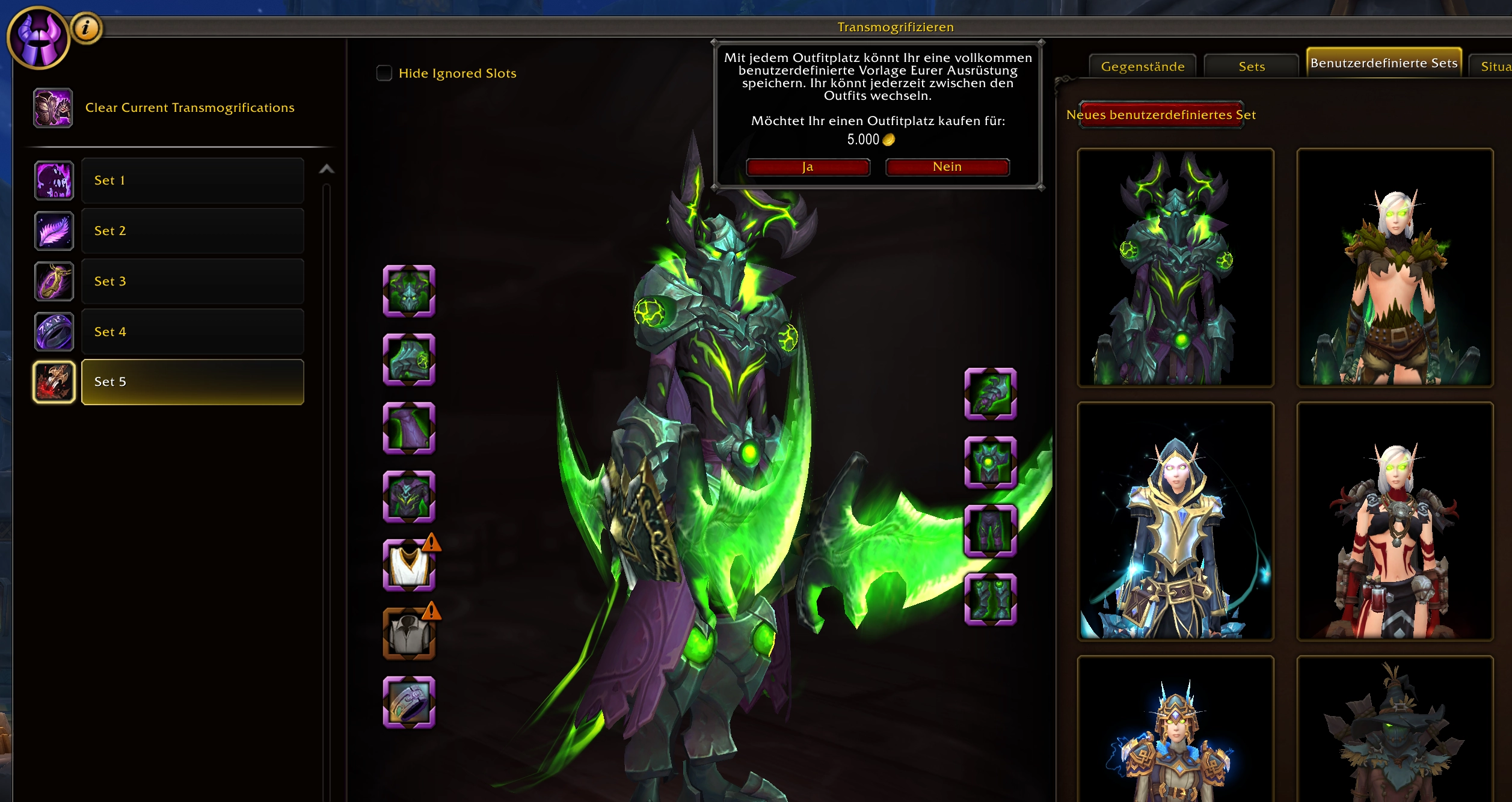
Task: Enable the Hide Ignored Slots checkbox
Action: (383, 72)
